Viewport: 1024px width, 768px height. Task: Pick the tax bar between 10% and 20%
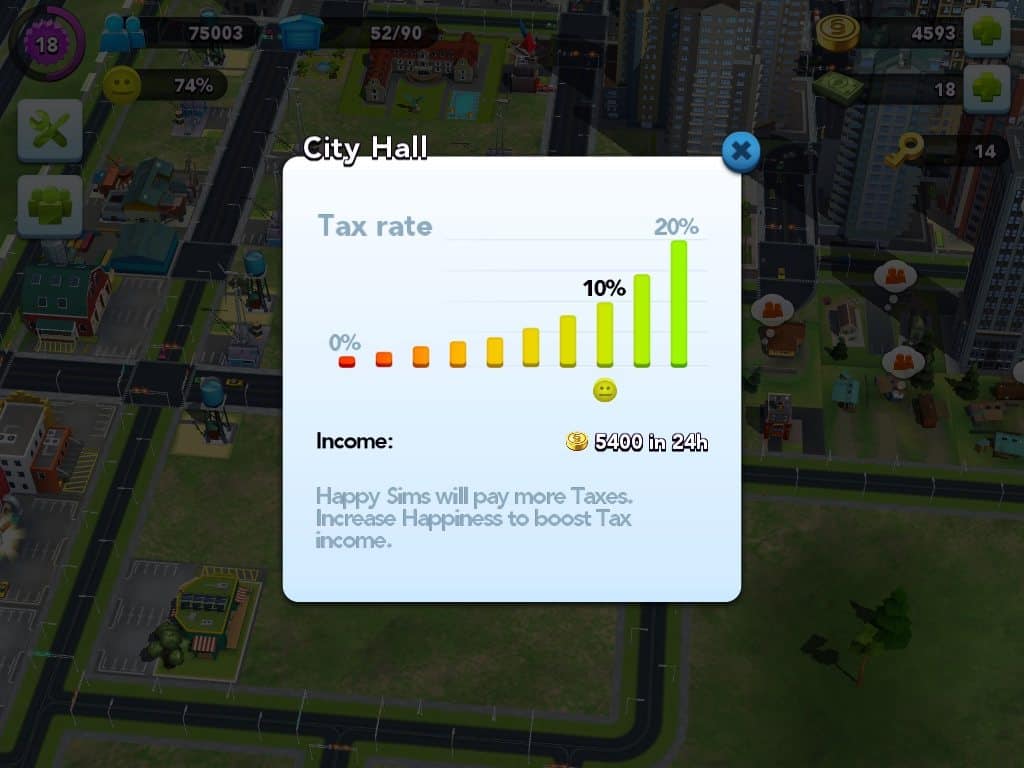(x=642, y=320)
